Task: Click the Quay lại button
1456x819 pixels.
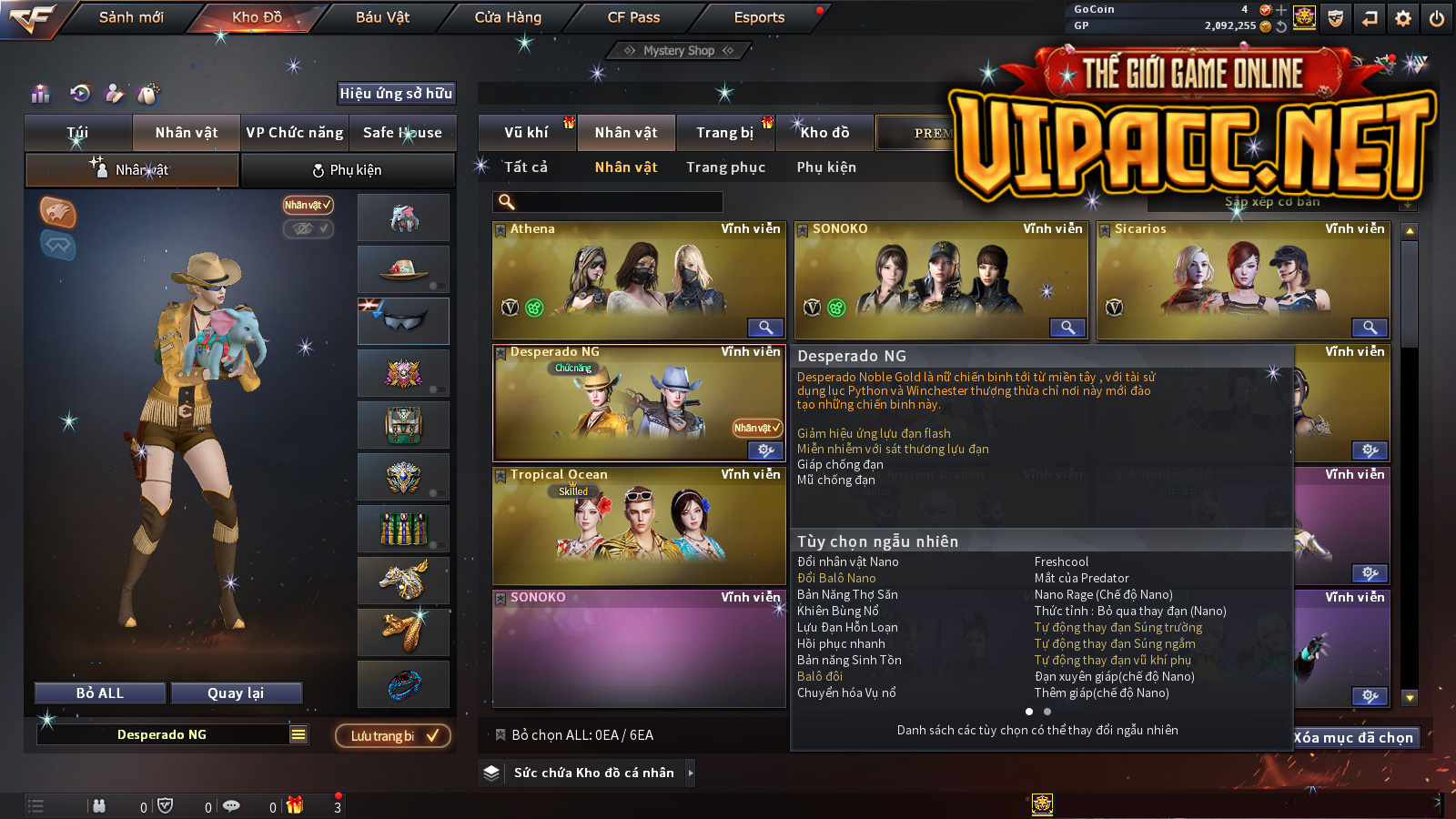Action: tap(236, 693)
